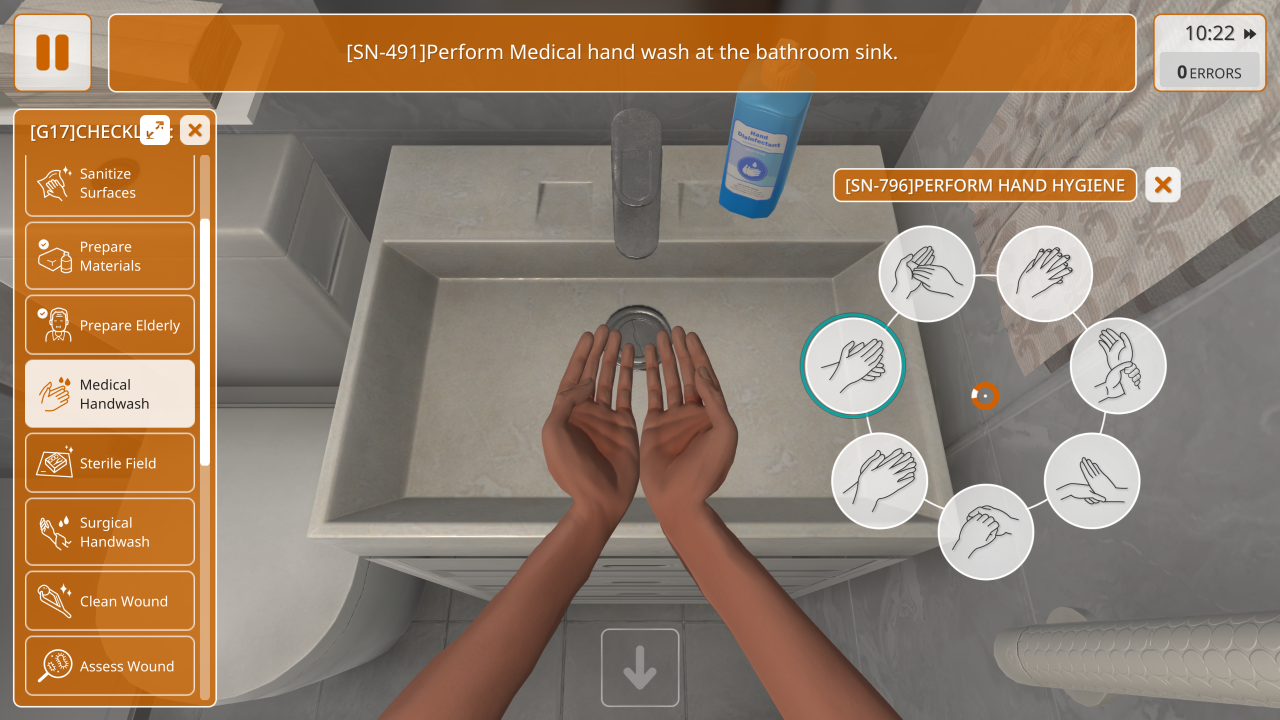The image size is (1280, 720).
Task: Choose Assess Wound in the checklist
Action: click(110, 666)
